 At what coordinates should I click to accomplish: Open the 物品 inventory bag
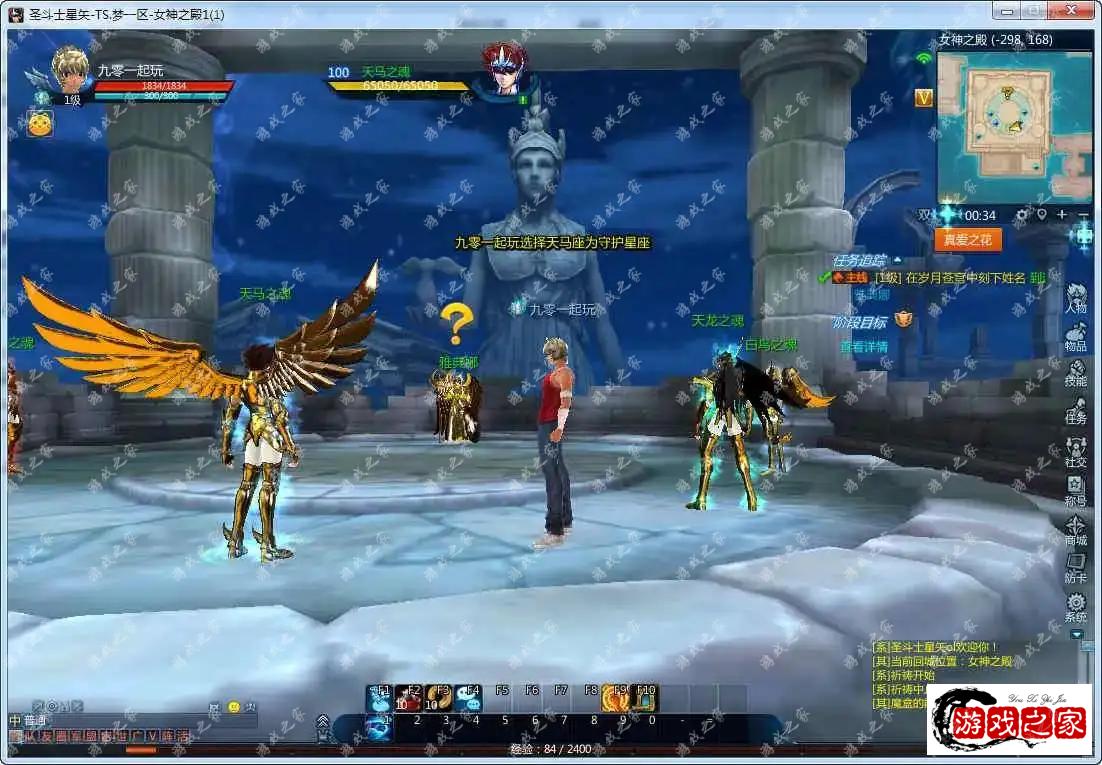(x=1076, y=337)
